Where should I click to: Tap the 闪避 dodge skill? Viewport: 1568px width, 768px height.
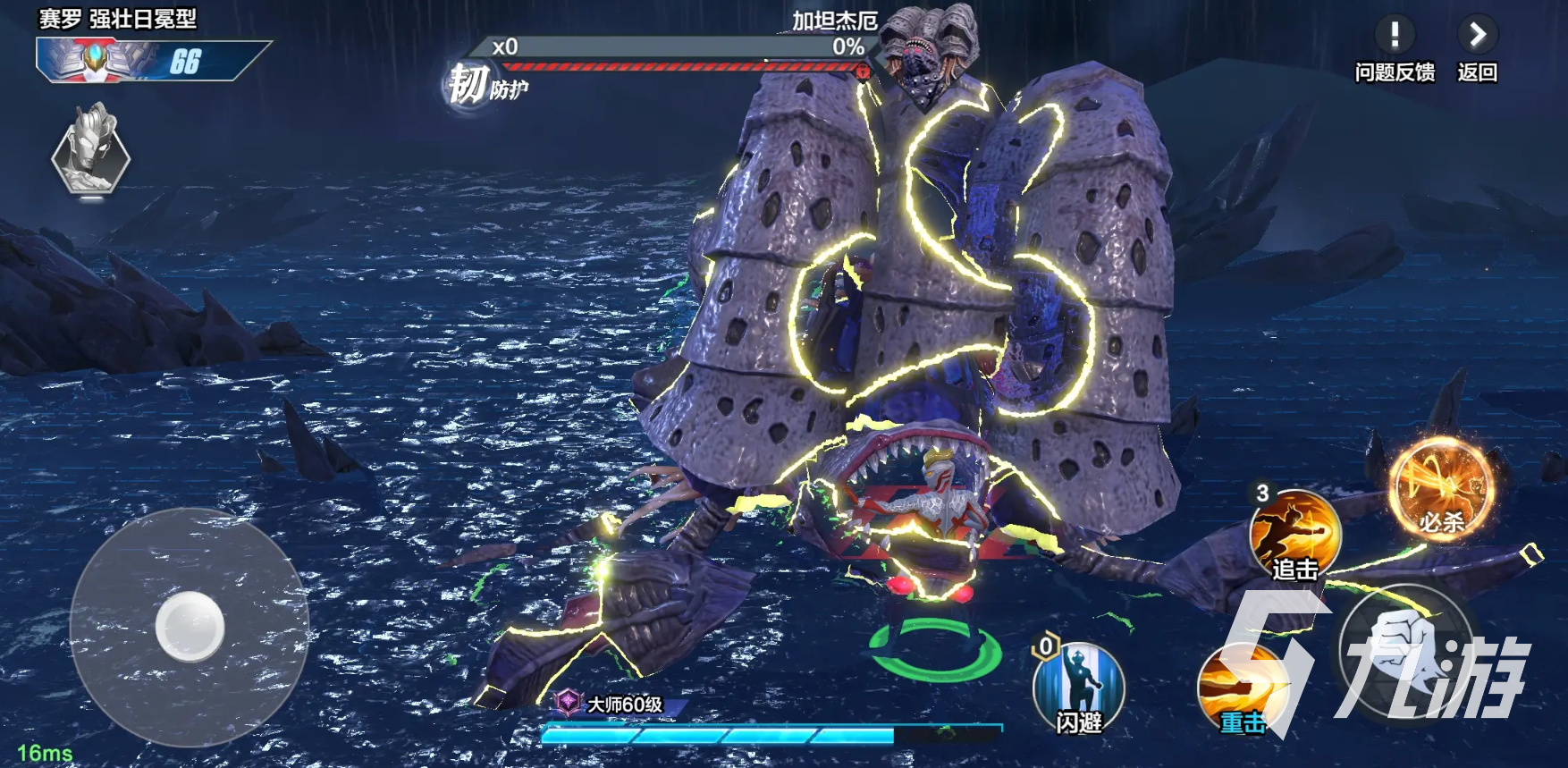coord(1078,688)
